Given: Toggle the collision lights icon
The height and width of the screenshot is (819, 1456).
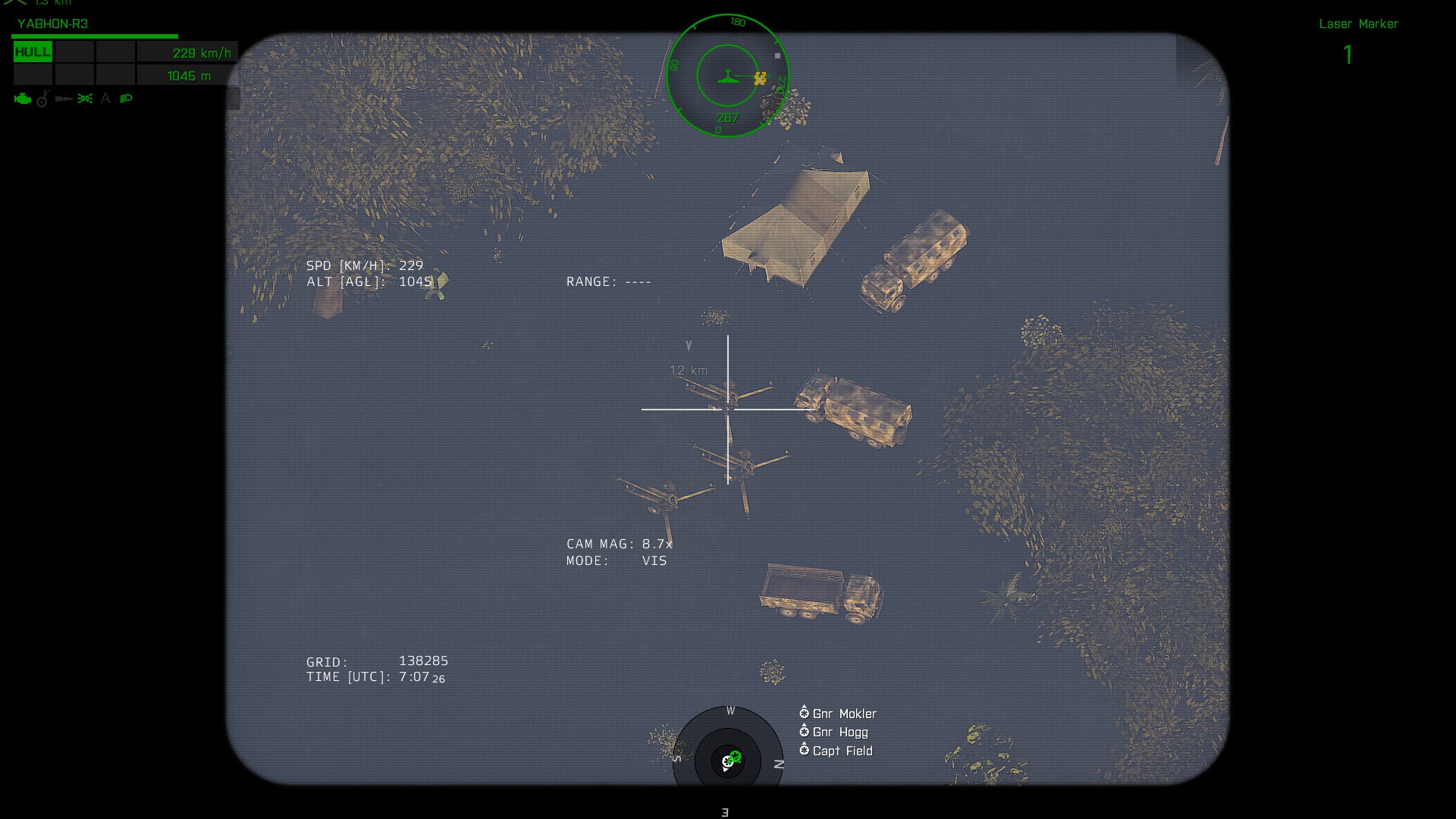Looking at the screenshot, I should pyautogui.click(x=85, y=99).
